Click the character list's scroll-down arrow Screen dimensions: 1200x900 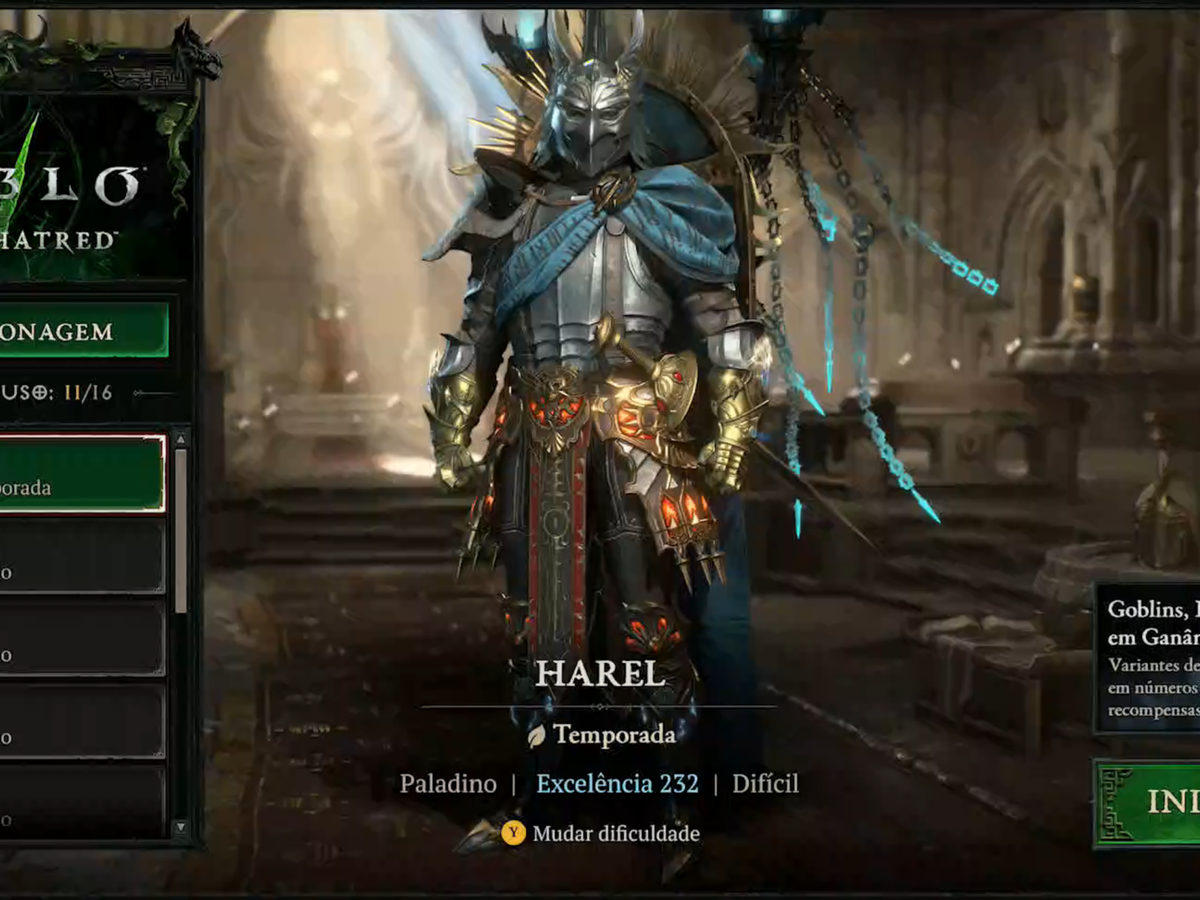180,827
